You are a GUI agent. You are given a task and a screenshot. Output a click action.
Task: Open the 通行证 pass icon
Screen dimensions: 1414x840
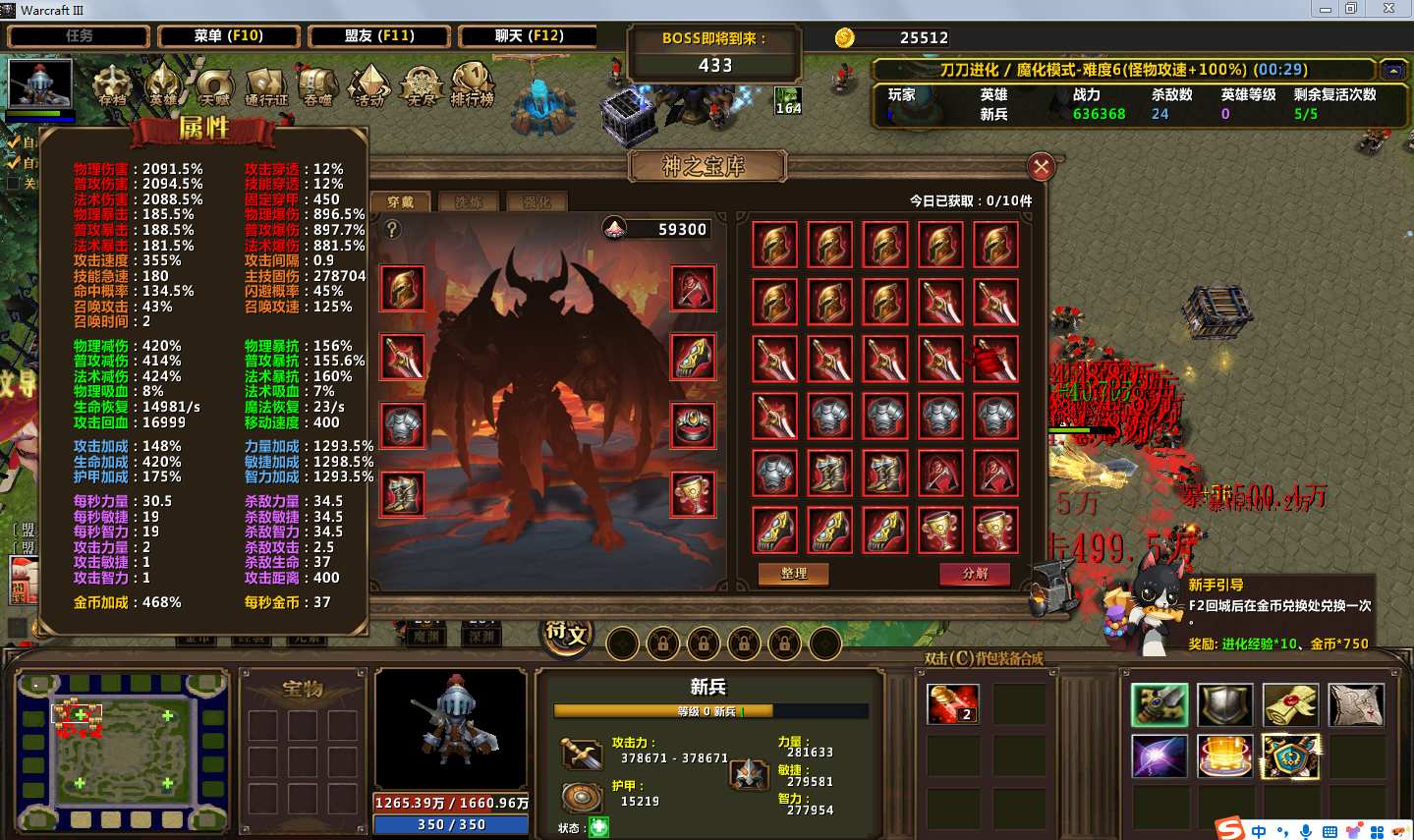[x=266, y=84]
